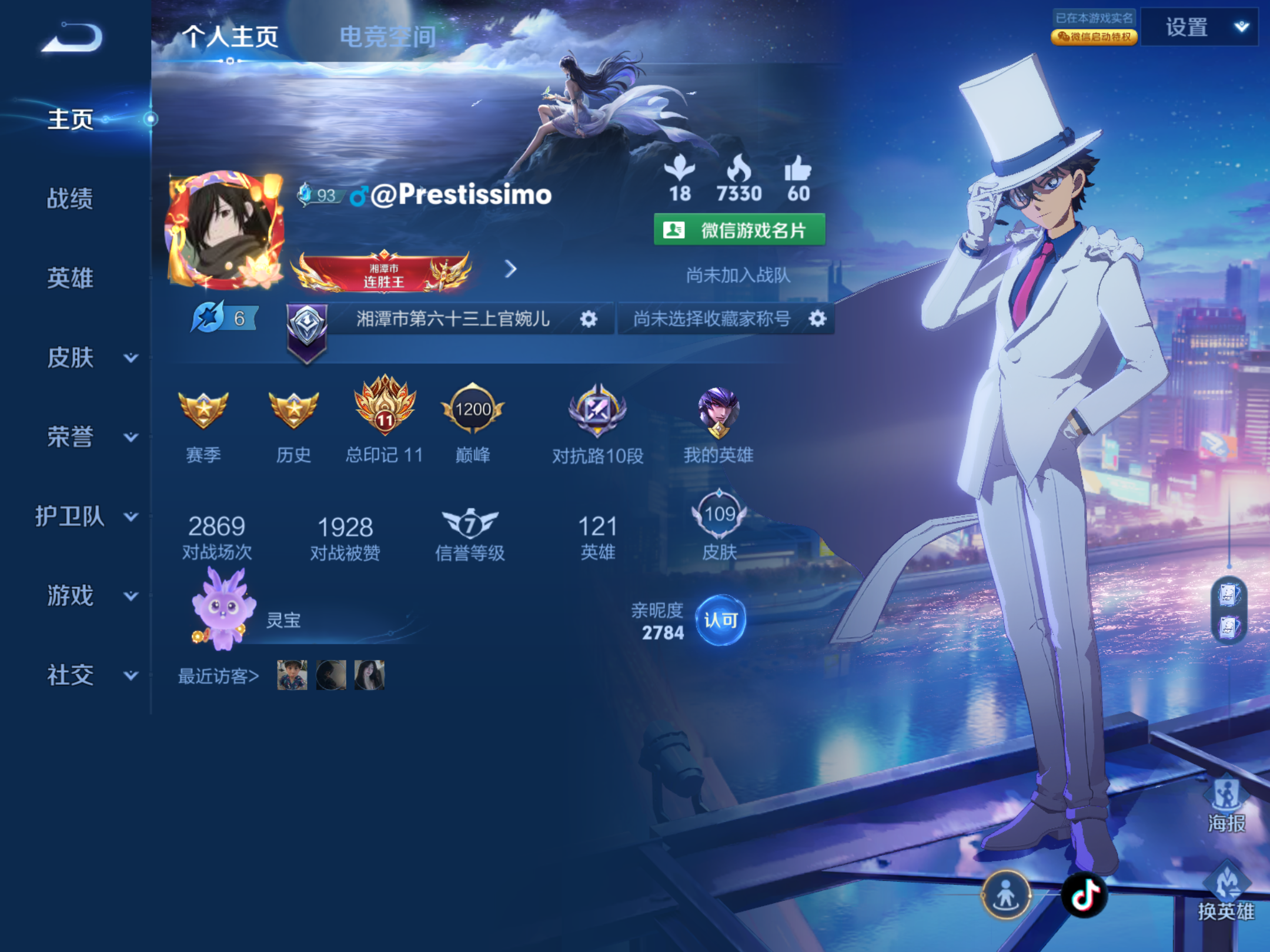Go back using the return arrow

coord(73,37)
